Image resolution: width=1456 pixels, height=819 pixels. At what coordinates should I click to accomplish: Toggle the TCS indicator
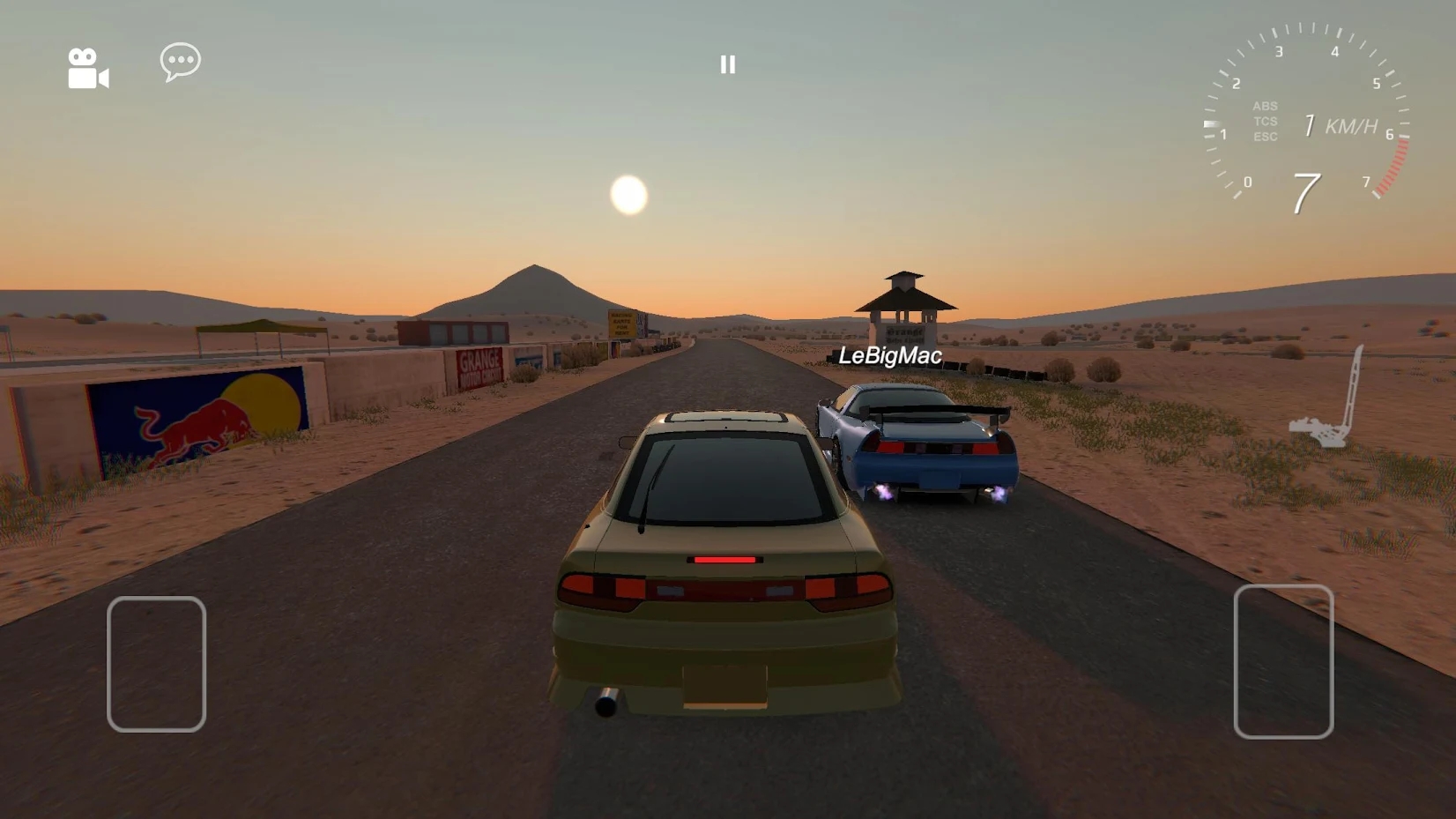(x=1264, y=122)
